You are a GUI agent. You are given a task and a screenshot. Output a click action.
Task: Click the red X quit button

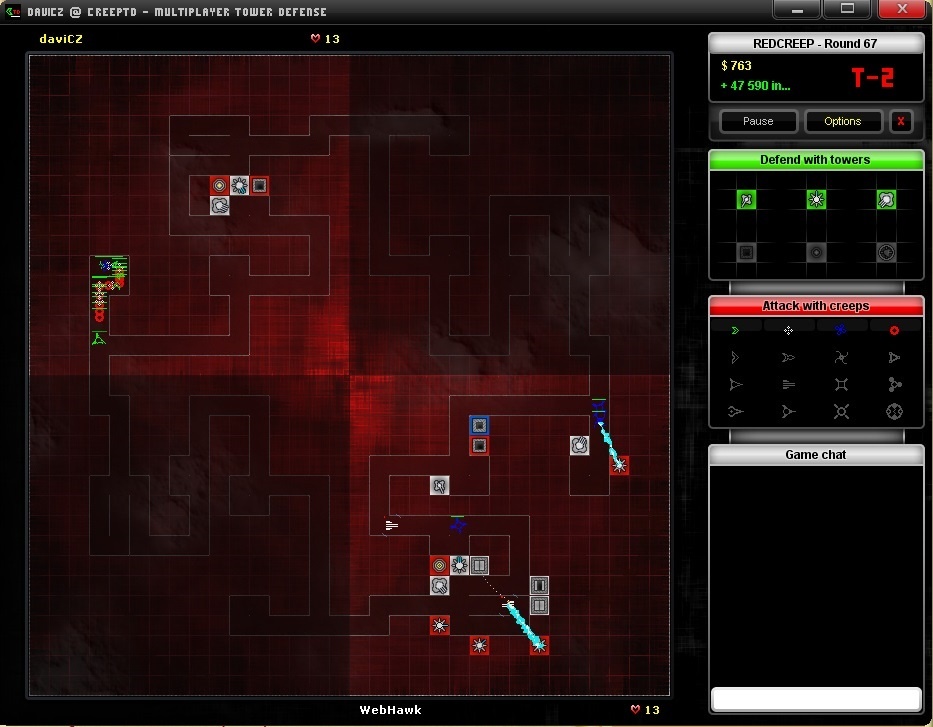pyautogui.click(x=900, y=121)
